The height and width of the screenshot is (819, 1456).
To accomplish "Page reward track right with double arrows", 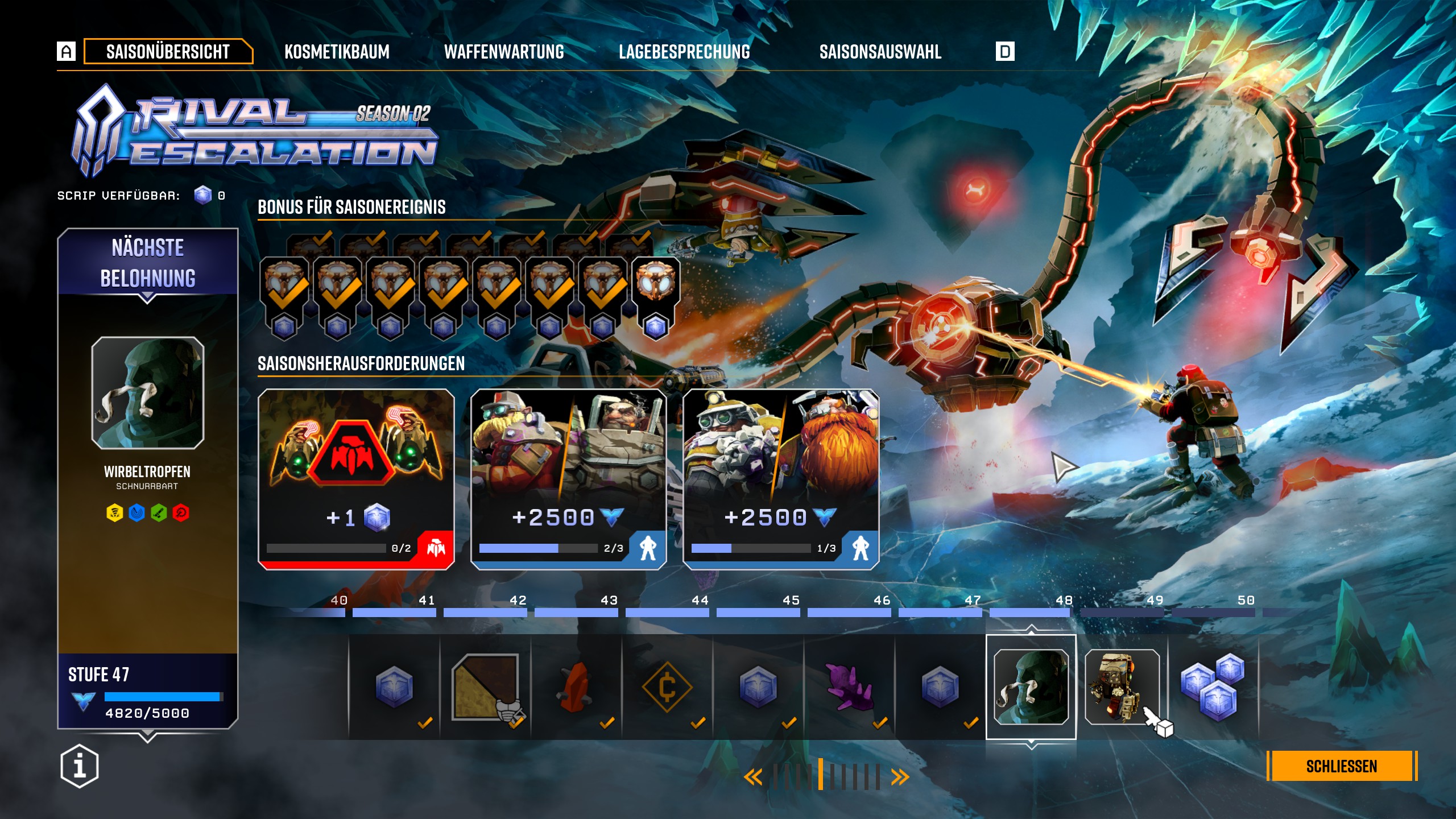I will [900, 777].
